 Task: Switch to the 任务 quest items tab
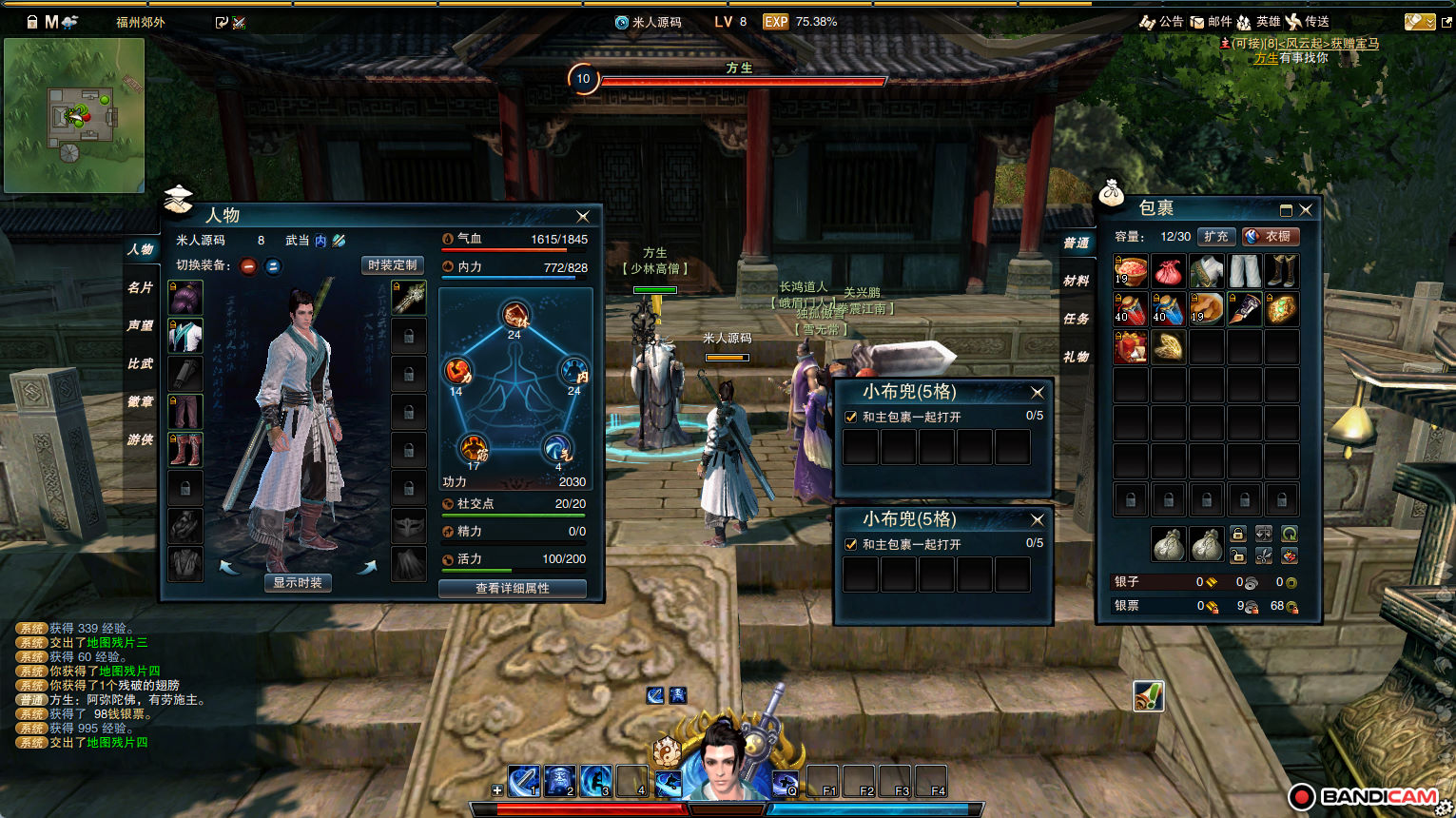[x=1077, y=319]
